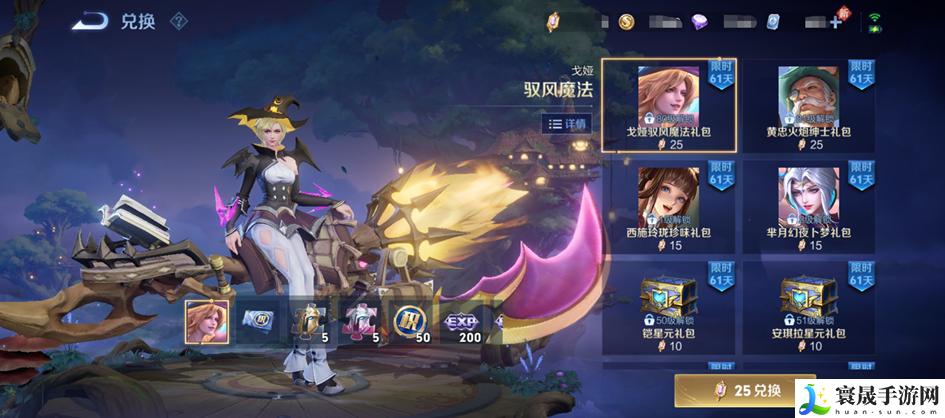
Task: Select the 戈娅 hero portrait reward
Action: coord(207,320)
